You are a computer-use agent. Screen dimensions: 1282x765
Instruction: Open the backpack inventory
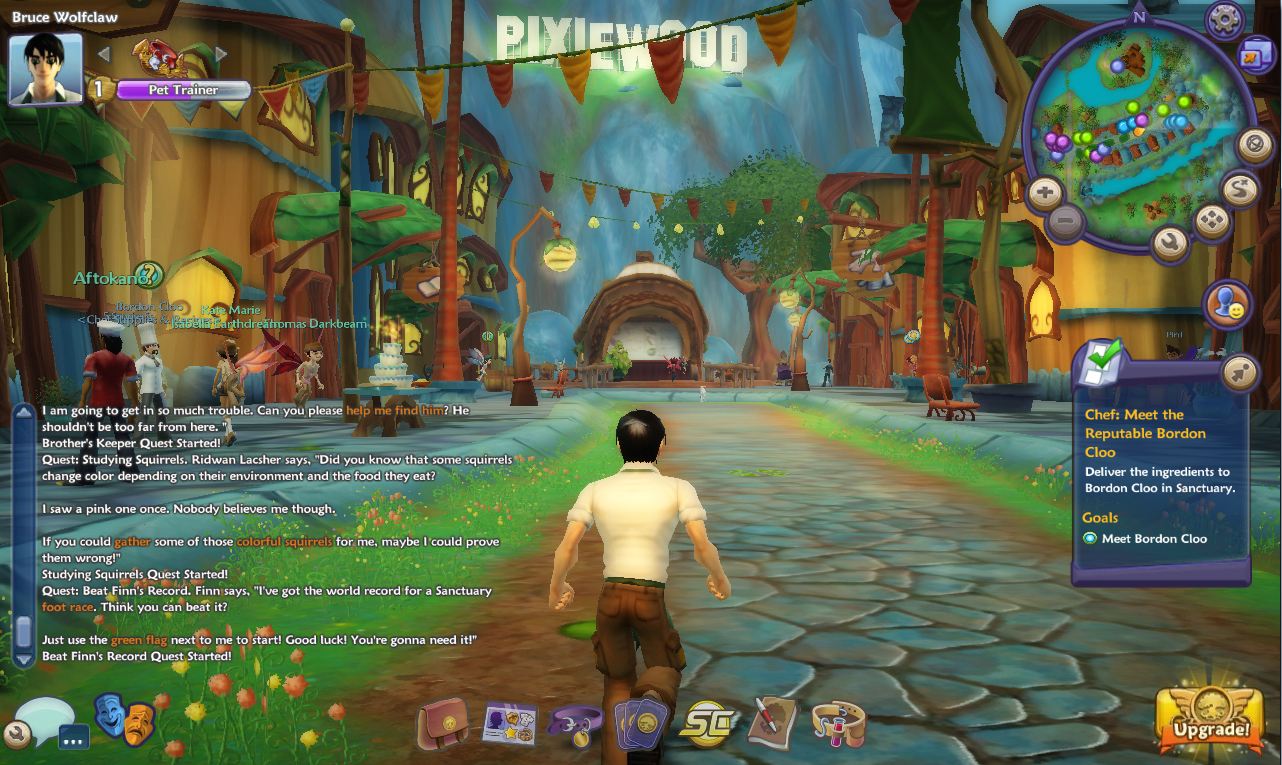coord(443,723)
